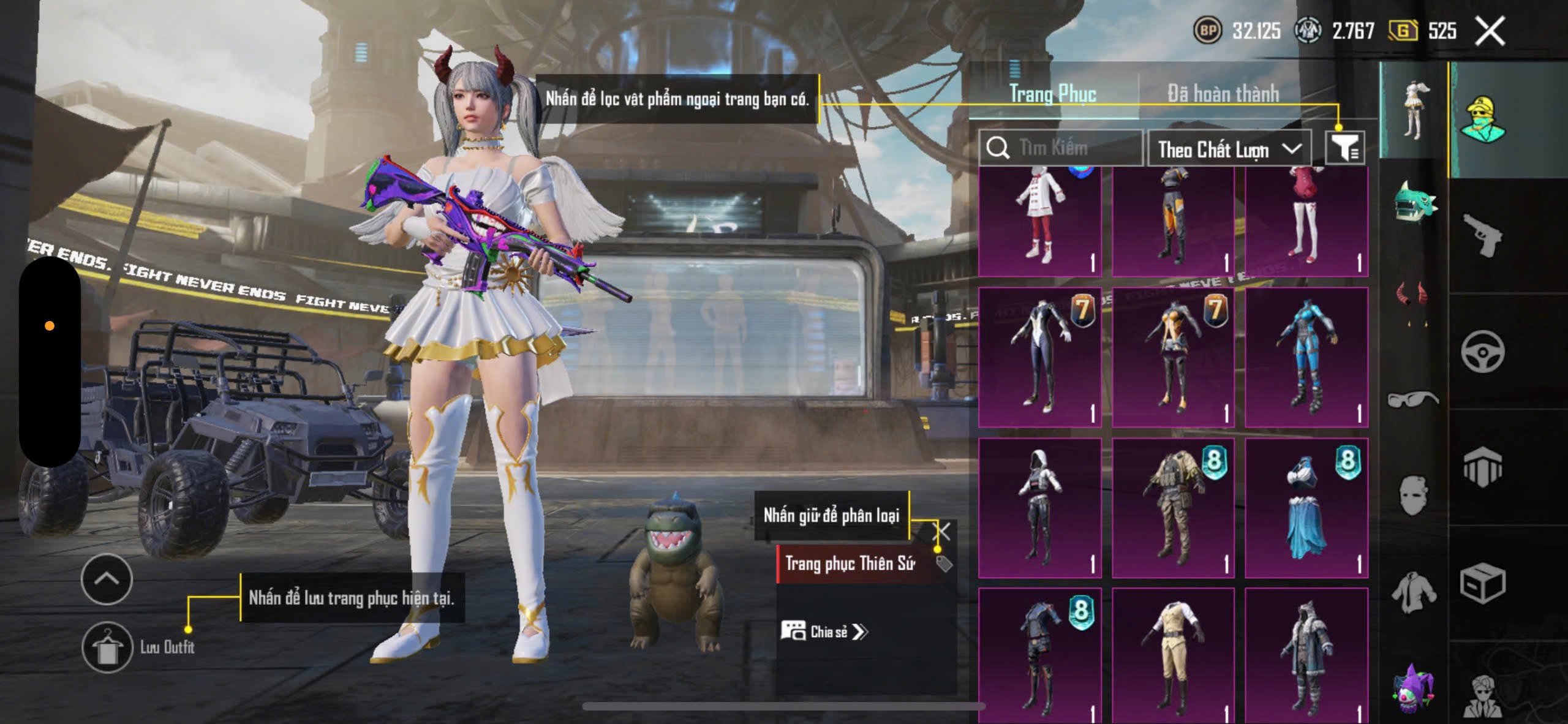Select the camo tactical outfit with badge 8

[1173, 508]
